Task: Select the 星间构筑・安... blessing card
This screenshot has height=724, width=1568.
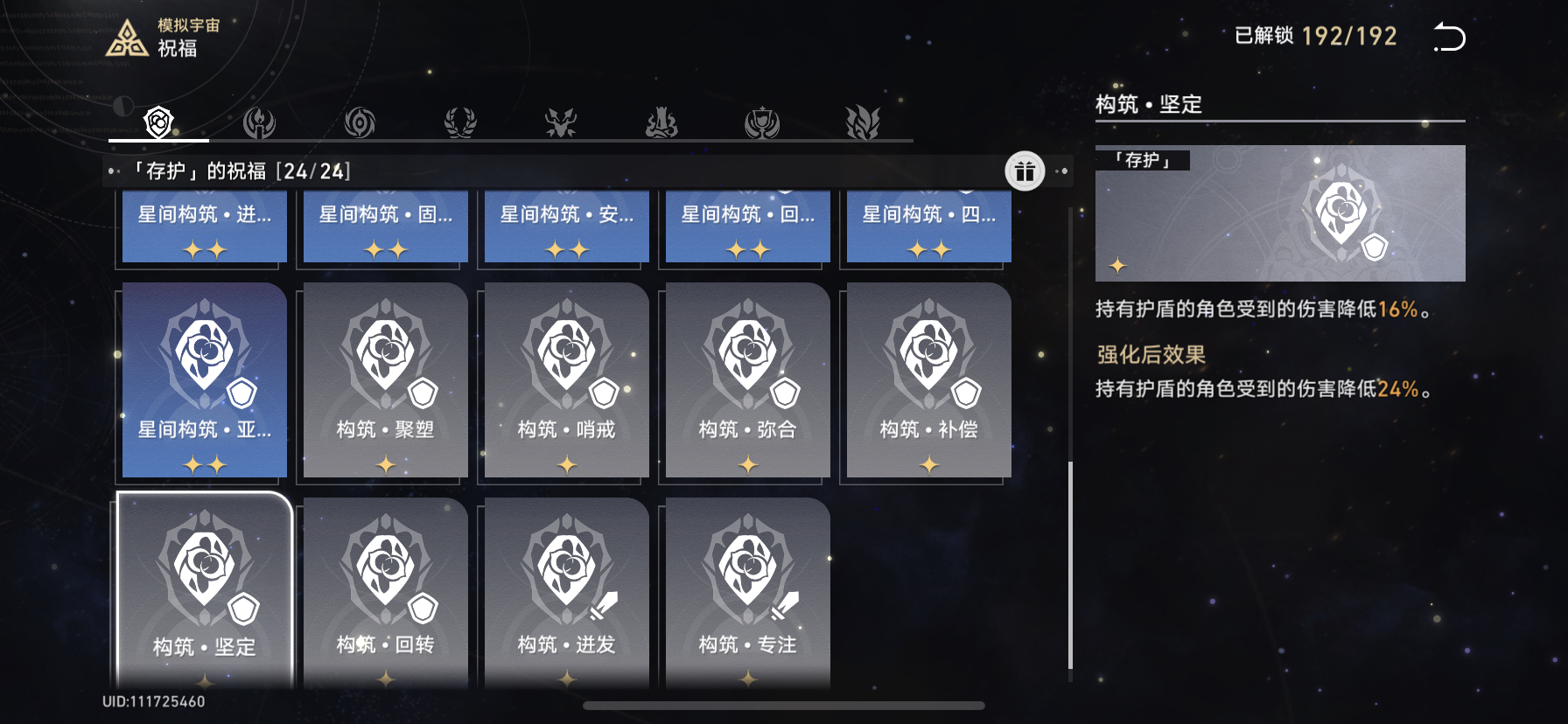Action: (x=567, y=226)
